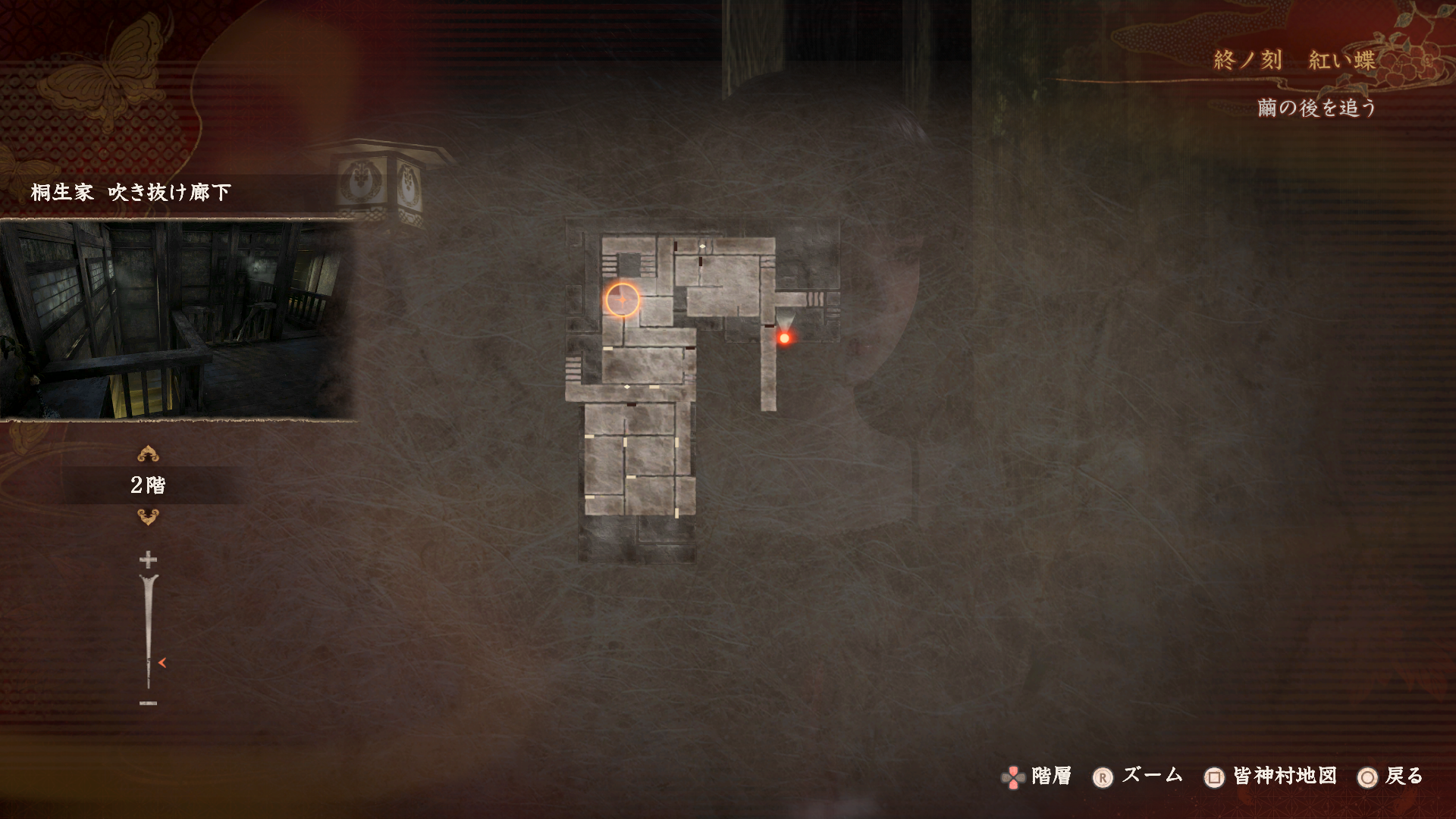Select the ズーム zoom option
1456x819 pixels.
click(1138, 776)
